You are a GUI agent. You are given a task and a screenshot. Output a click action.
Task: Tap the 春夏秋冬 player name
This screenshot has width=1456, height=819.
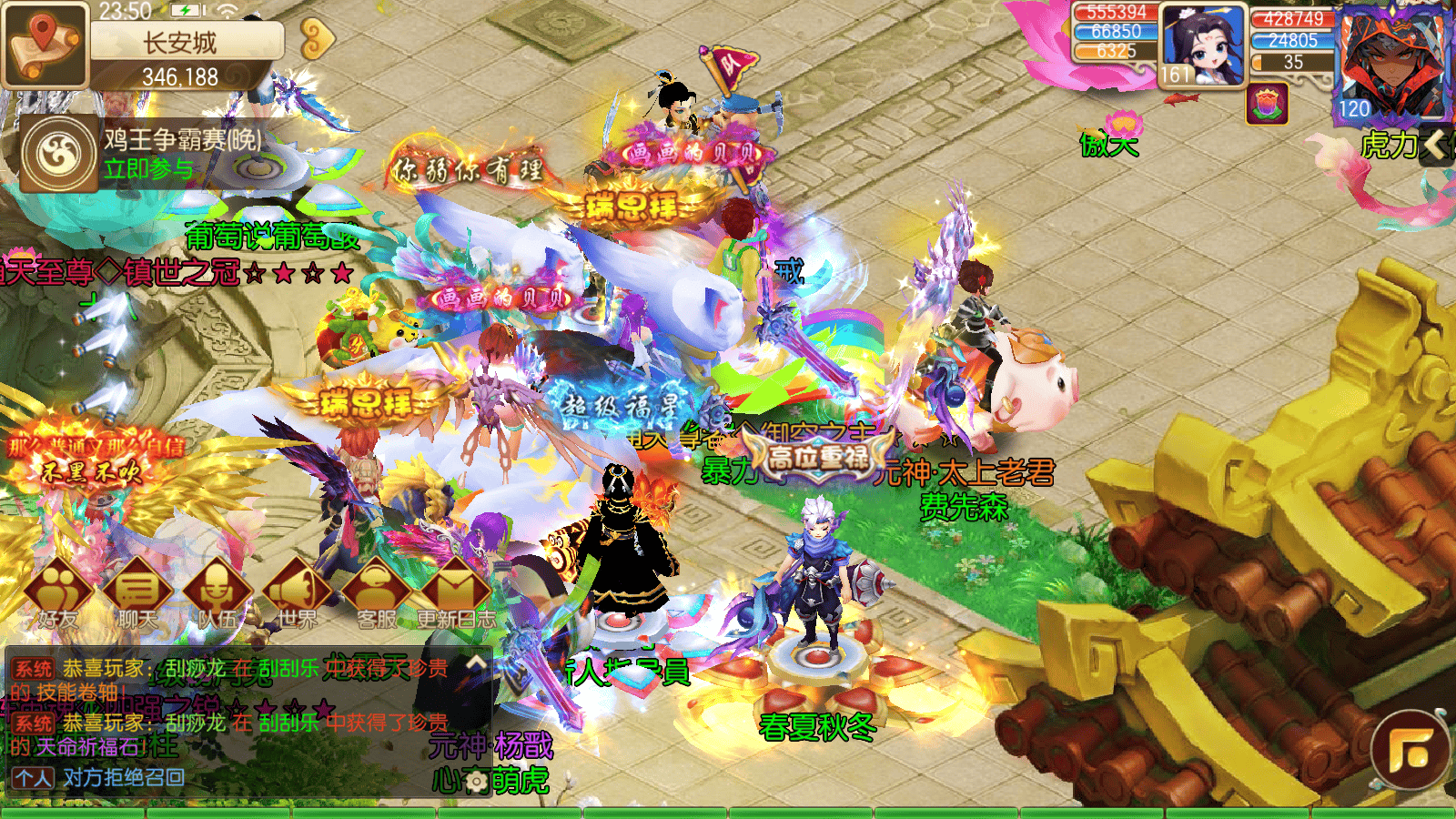click(x=816, y=726)
